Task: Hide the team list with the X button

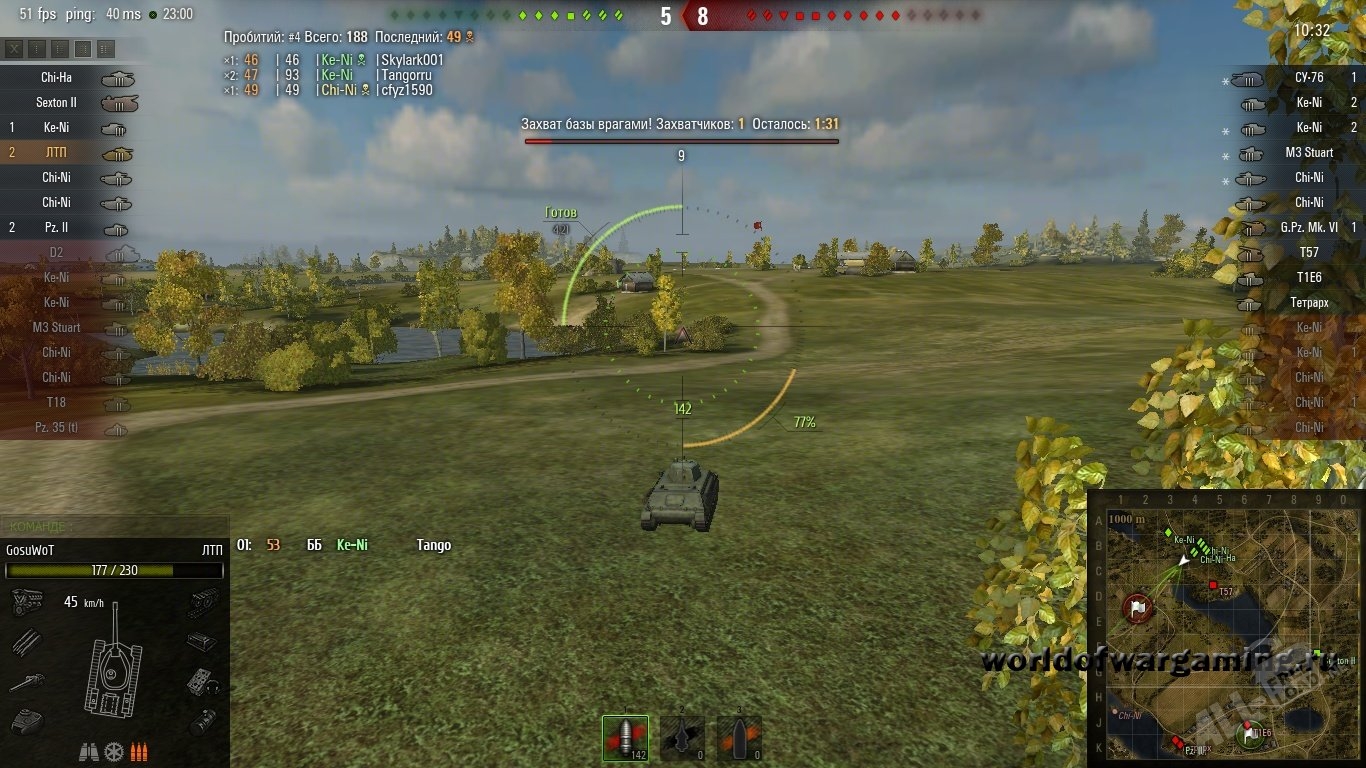Action: click(15, 49)
